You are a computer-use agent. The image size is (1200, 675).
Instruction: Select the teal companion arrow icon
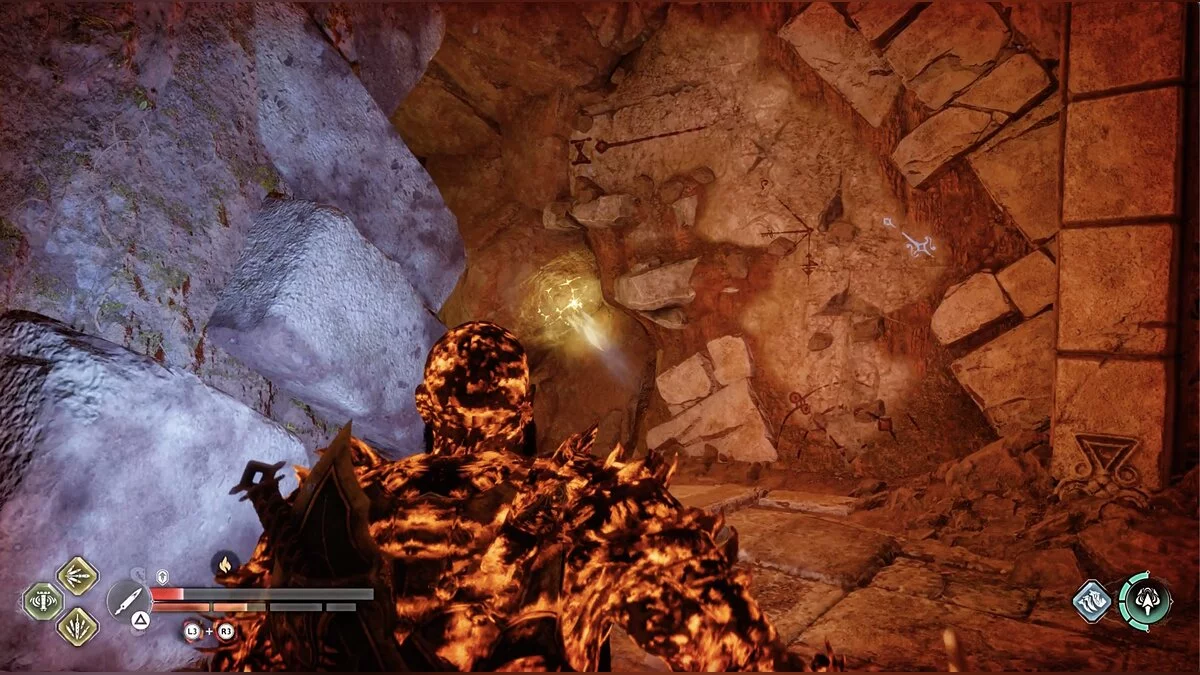[1144, 602]
